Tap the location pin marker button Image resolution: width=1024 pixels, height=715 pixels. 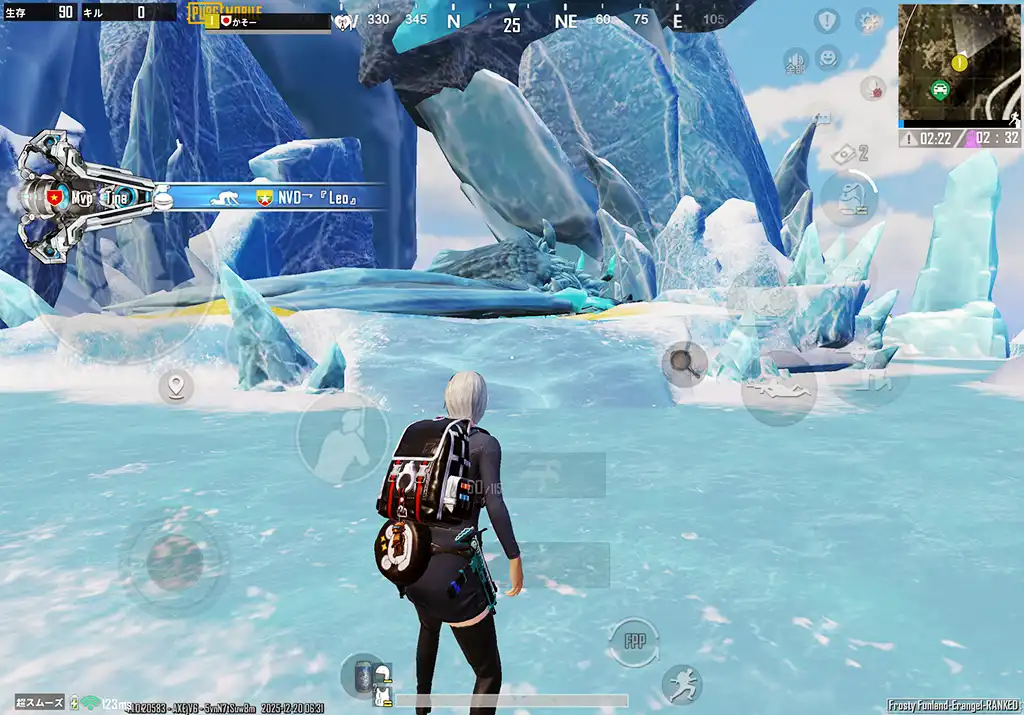tap(176, 386)
